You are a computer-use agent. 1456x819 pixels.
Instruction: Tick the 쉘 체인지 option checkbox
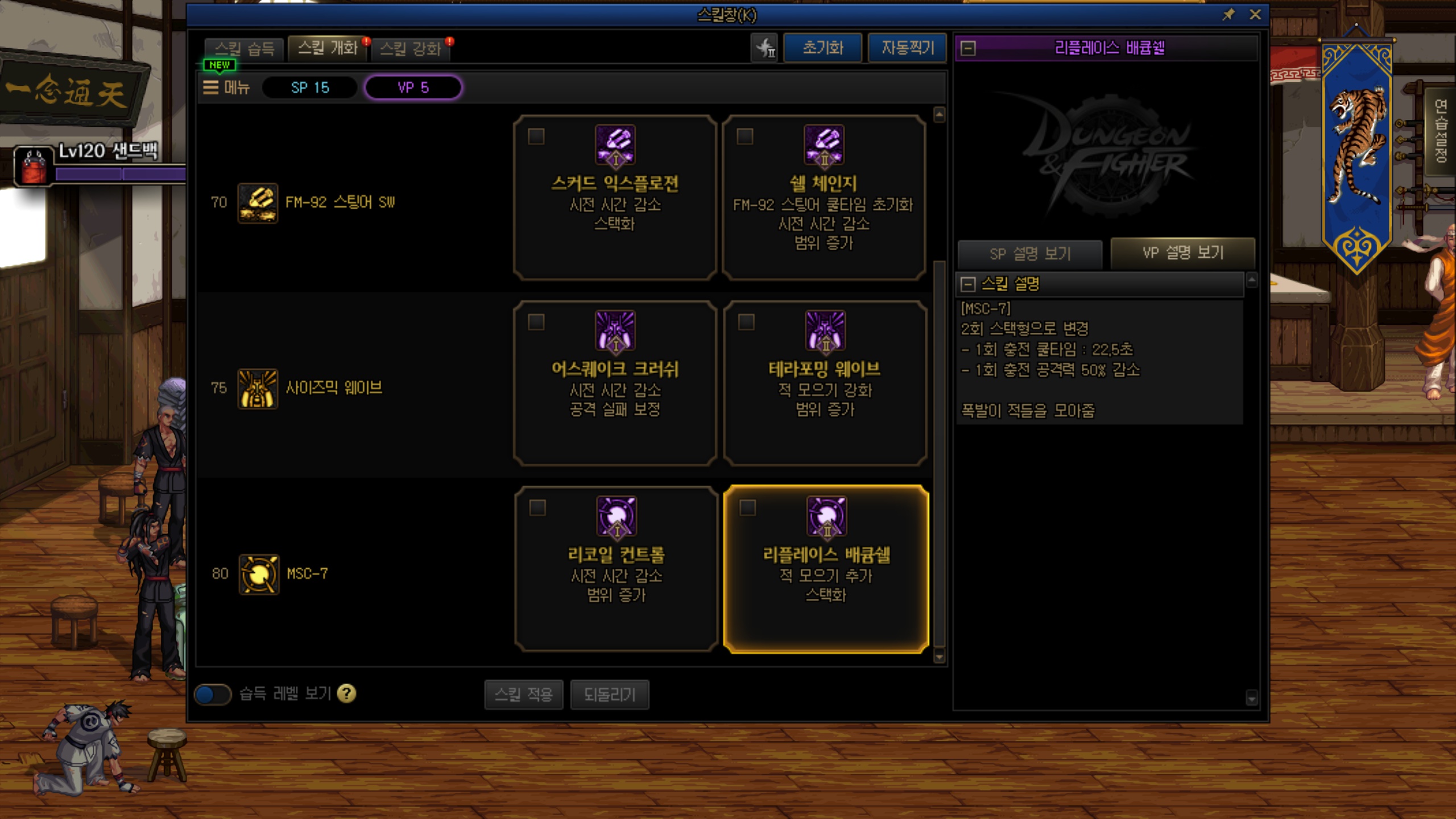coord(745,136)
